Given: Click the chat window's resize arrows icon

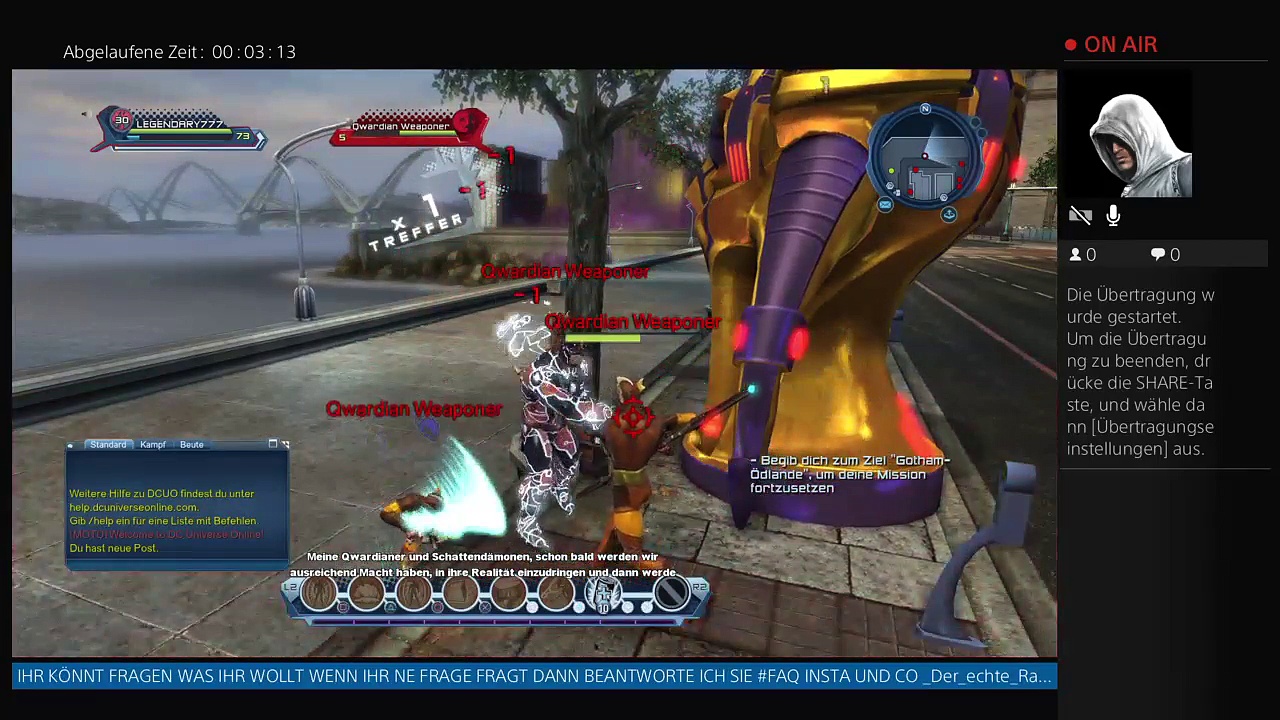Looking at the screenshot, I should coord(285,444).
